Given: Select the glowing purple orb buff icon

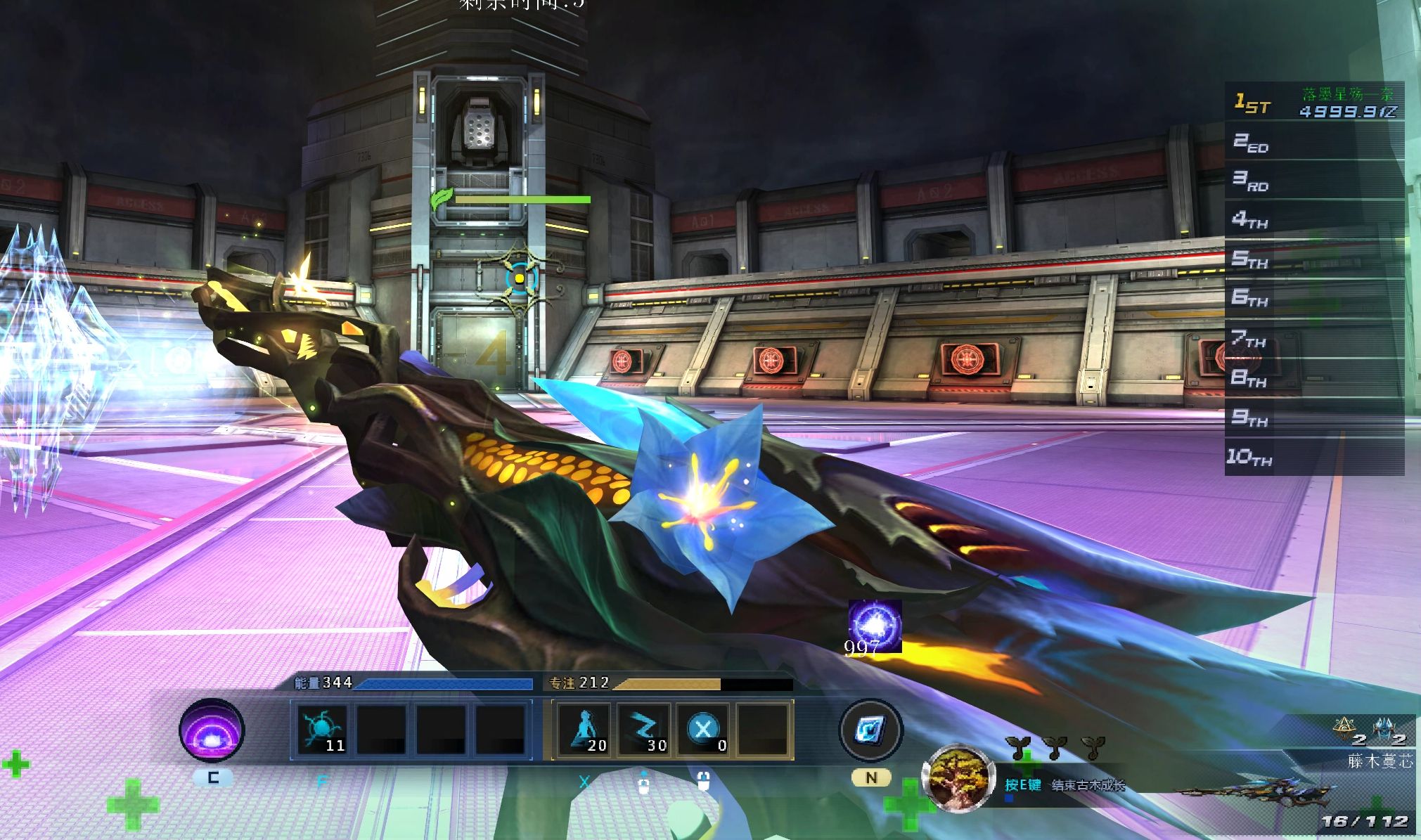Looking at the screenshot, I should (875, 626).
